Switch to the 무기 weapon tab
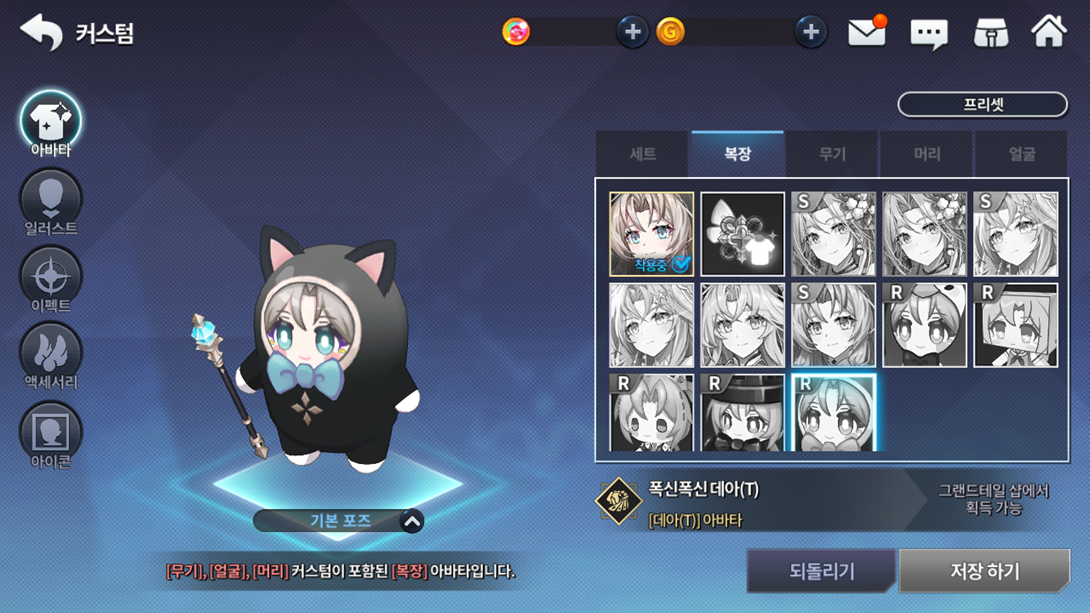The width and height of the screenshot is (1090, 613). coord(832,154)
